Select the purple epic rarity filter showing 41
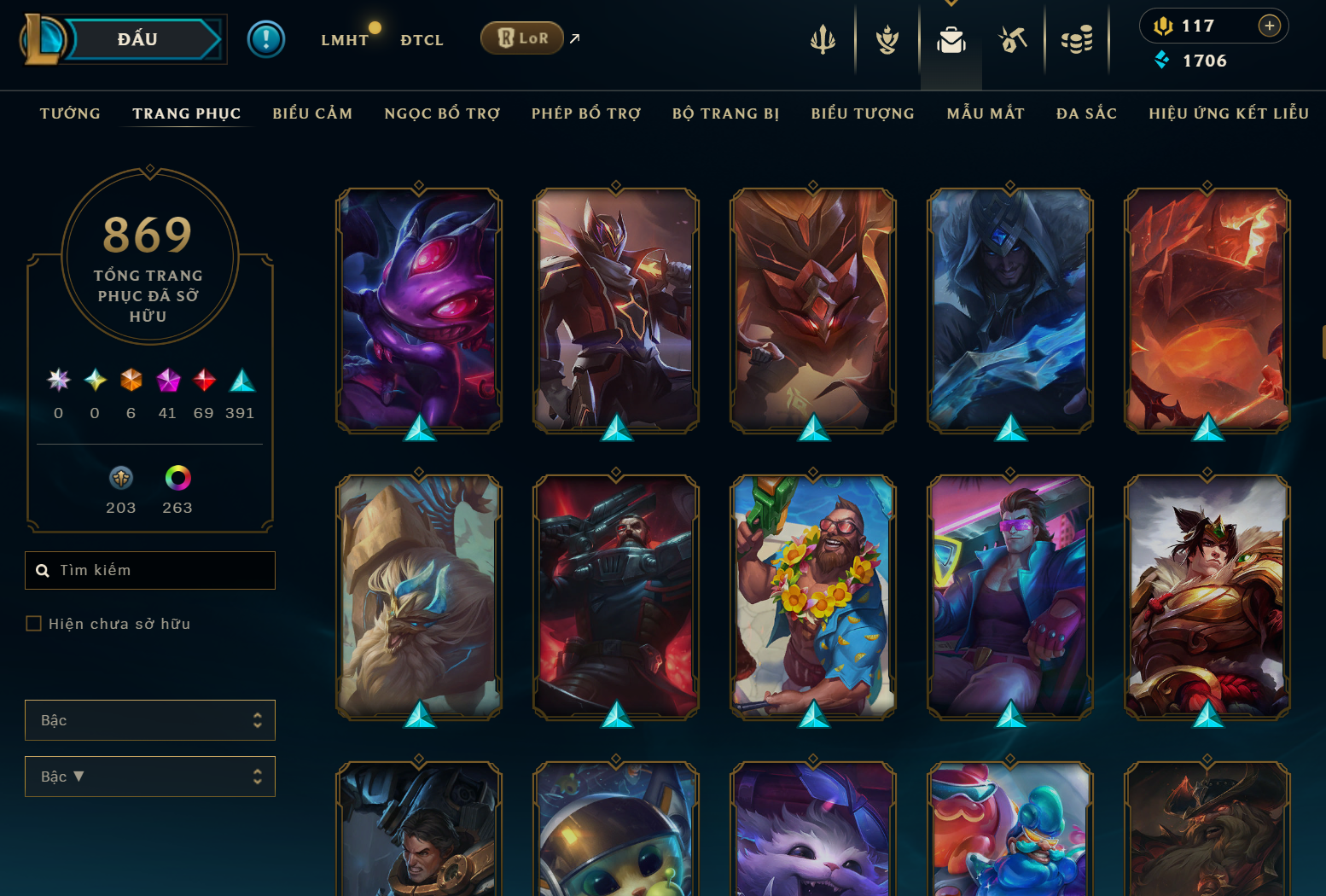Image resolution: width=1326 pixels, height=896 pixels. tap(167, 381)
